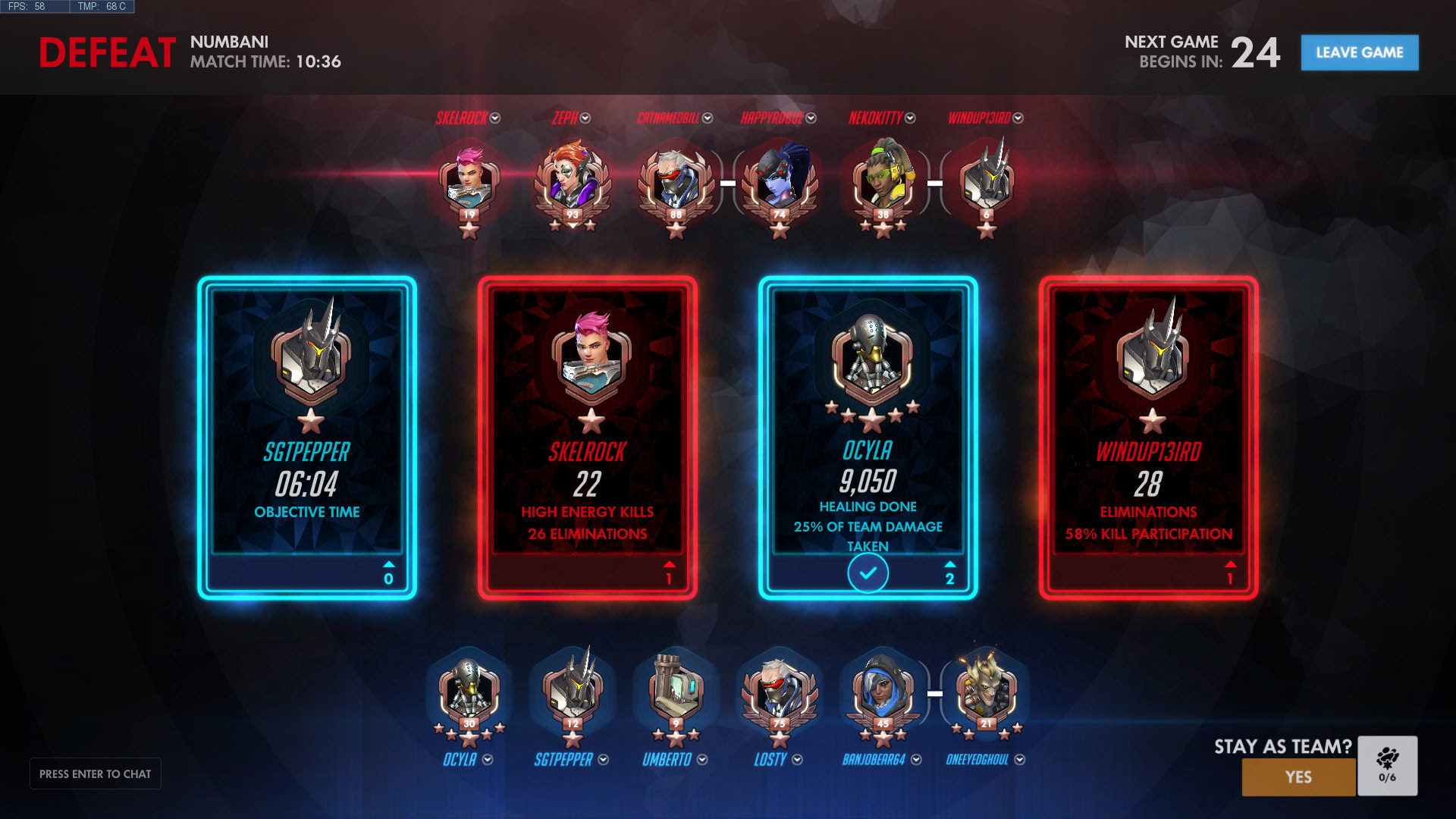
Task: Click the stay-as-team group counter icon
Action: click(x=1387, y=764)
